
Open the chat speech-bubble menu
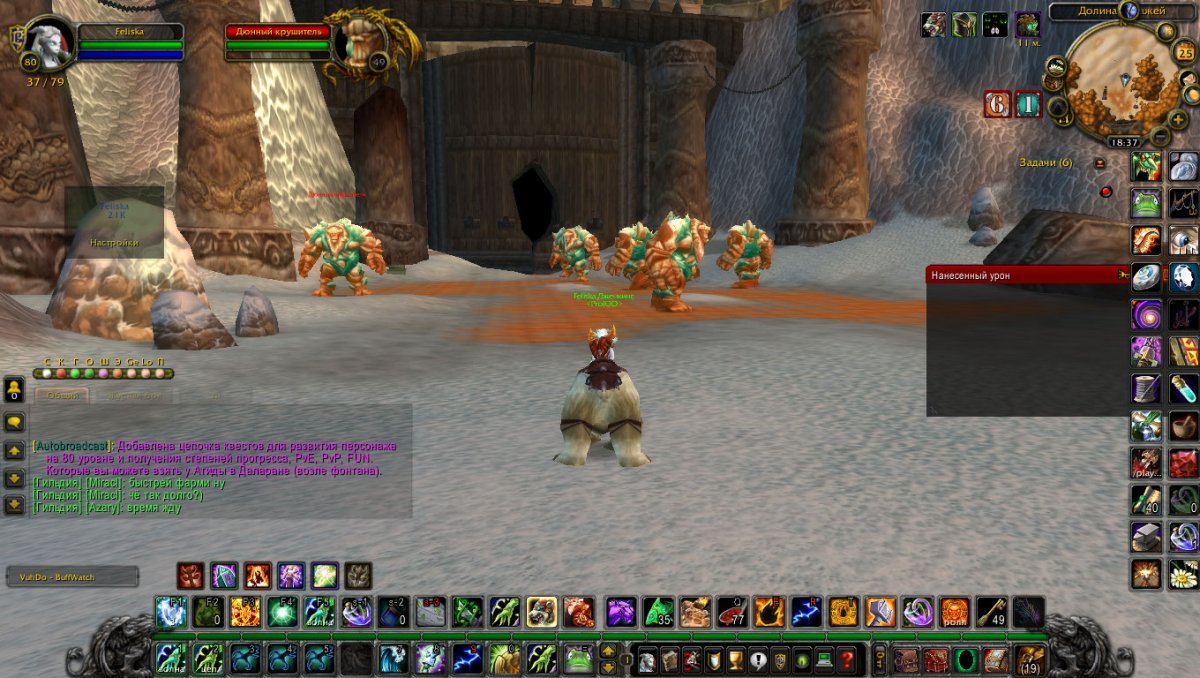(15, 422)
